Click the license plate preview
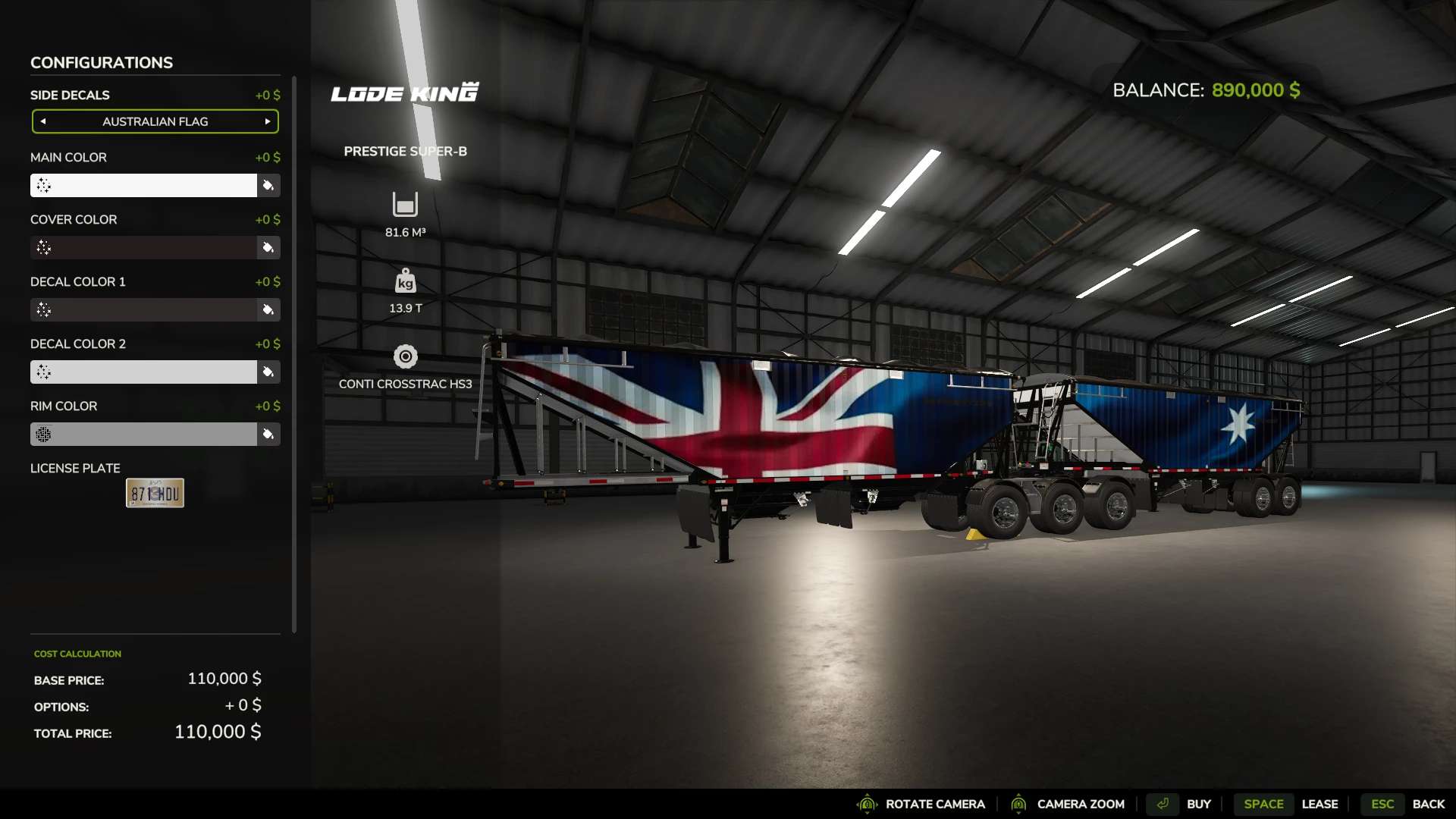 click(x=155, y=492)
